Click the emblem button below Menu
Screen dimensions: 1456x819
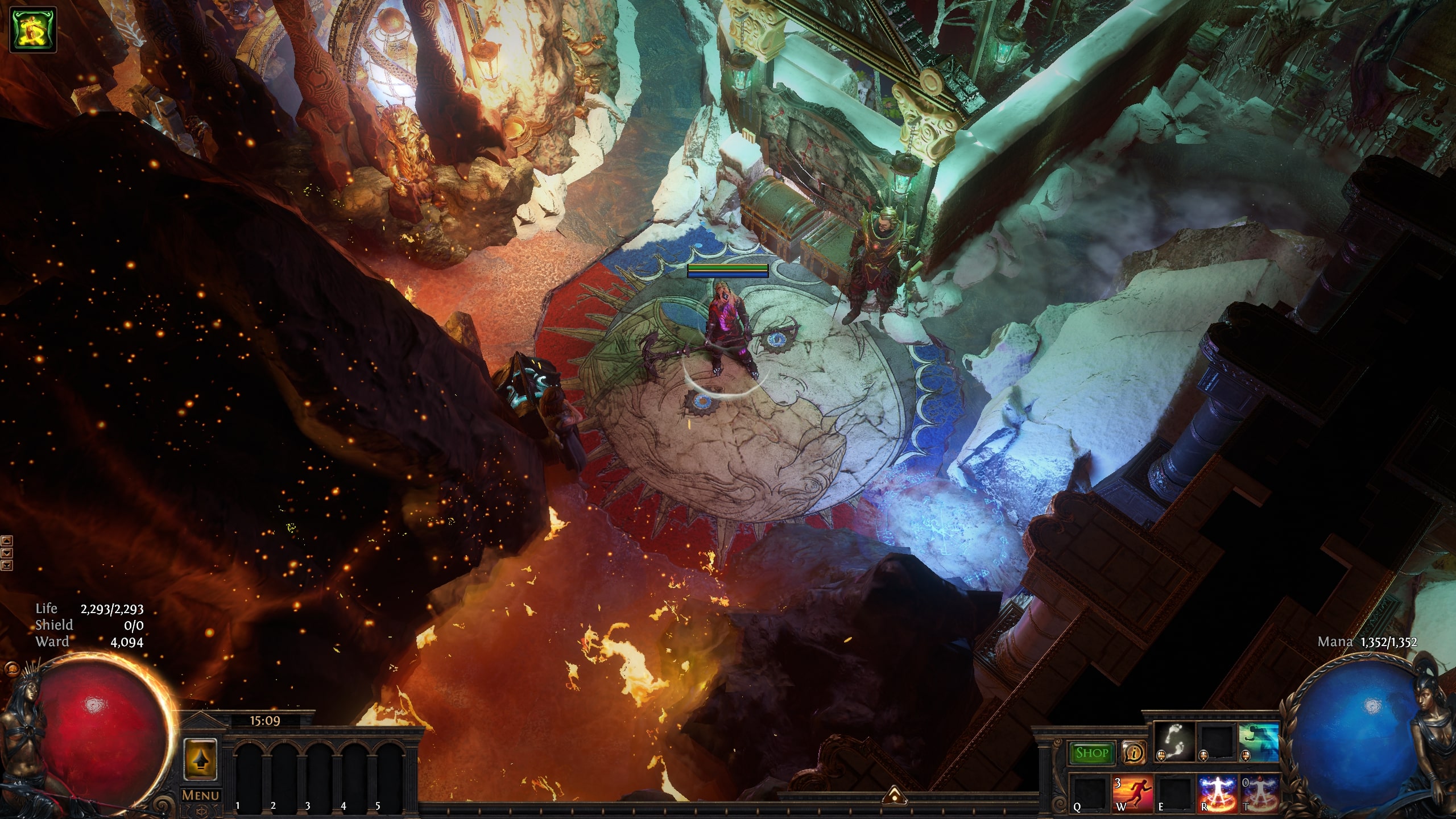coord(200,810)
